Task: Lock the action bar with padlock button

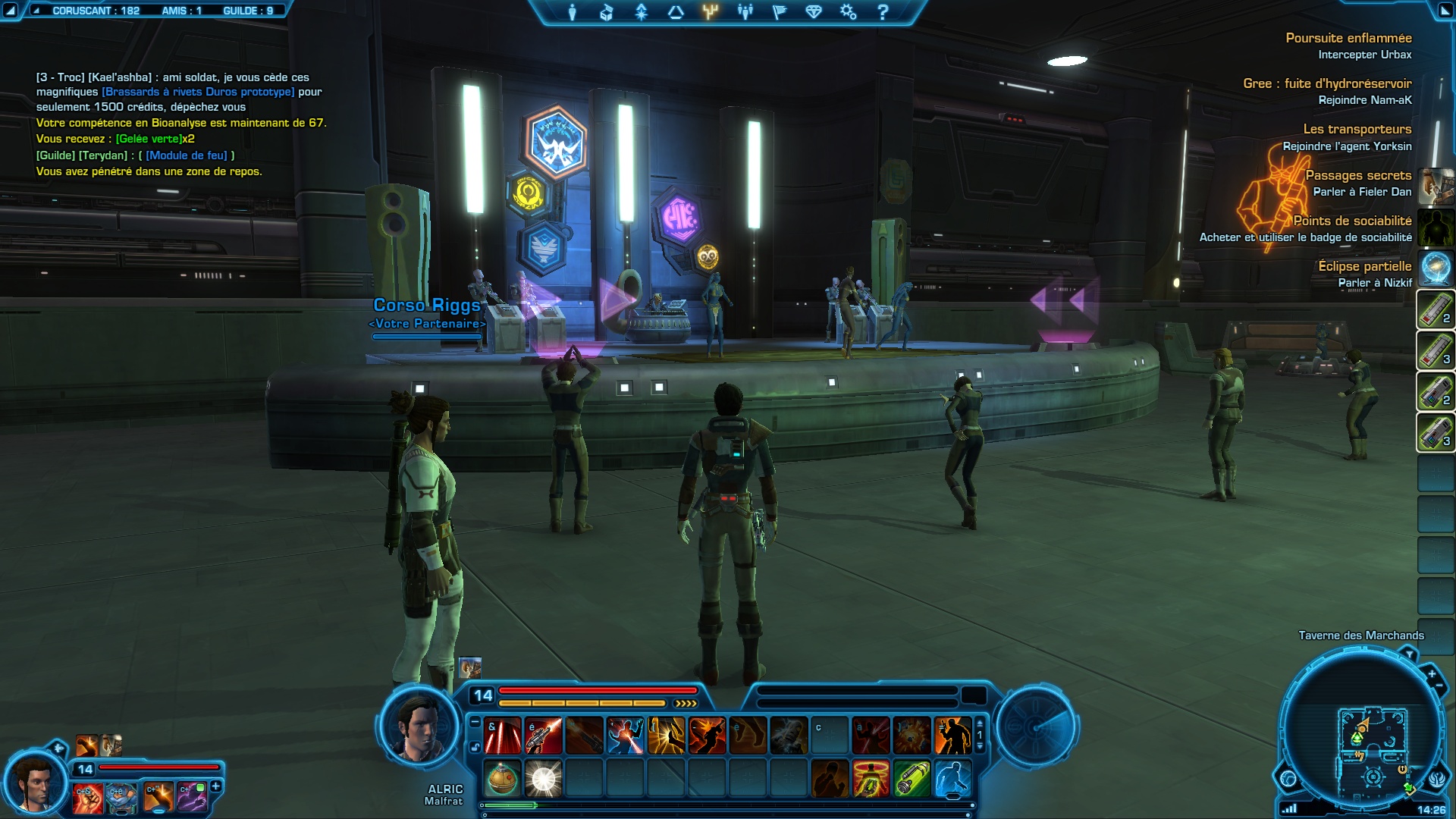Action: pos(475,747)
